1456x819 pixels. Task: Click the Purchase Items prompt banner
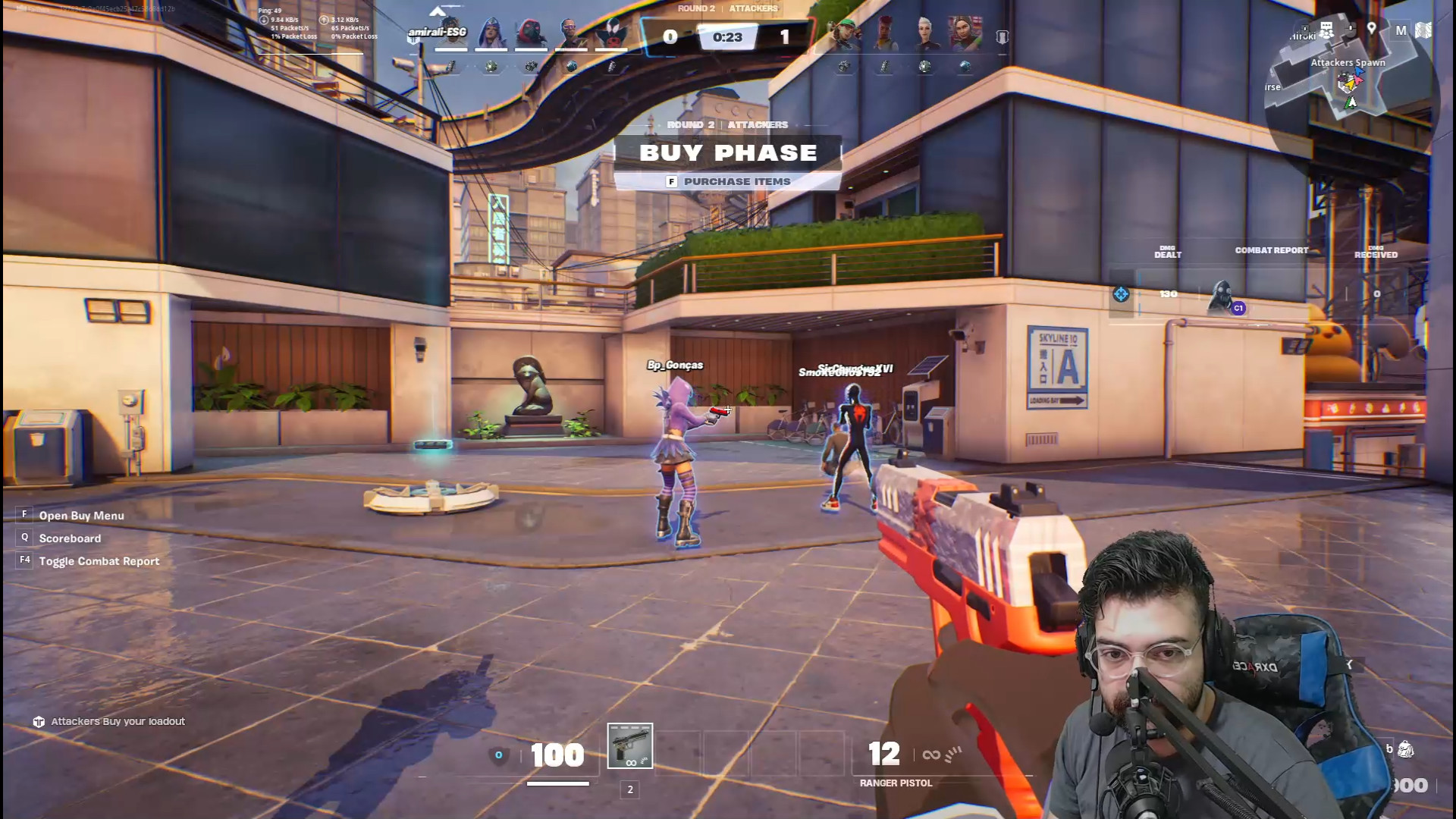(728, 182)
